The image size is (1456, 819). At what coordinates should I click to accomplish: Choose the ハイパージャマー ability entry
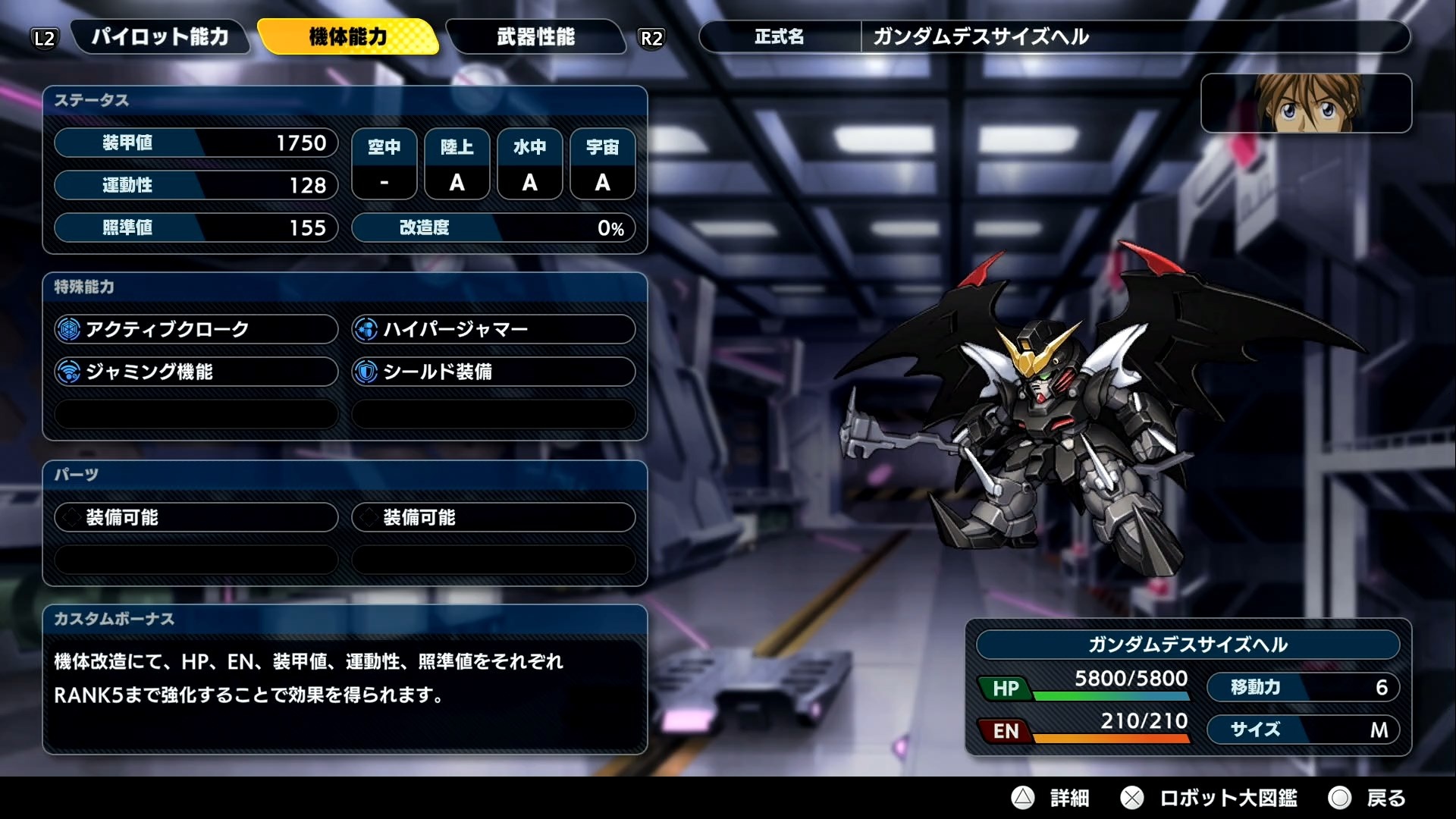point(493,329)
